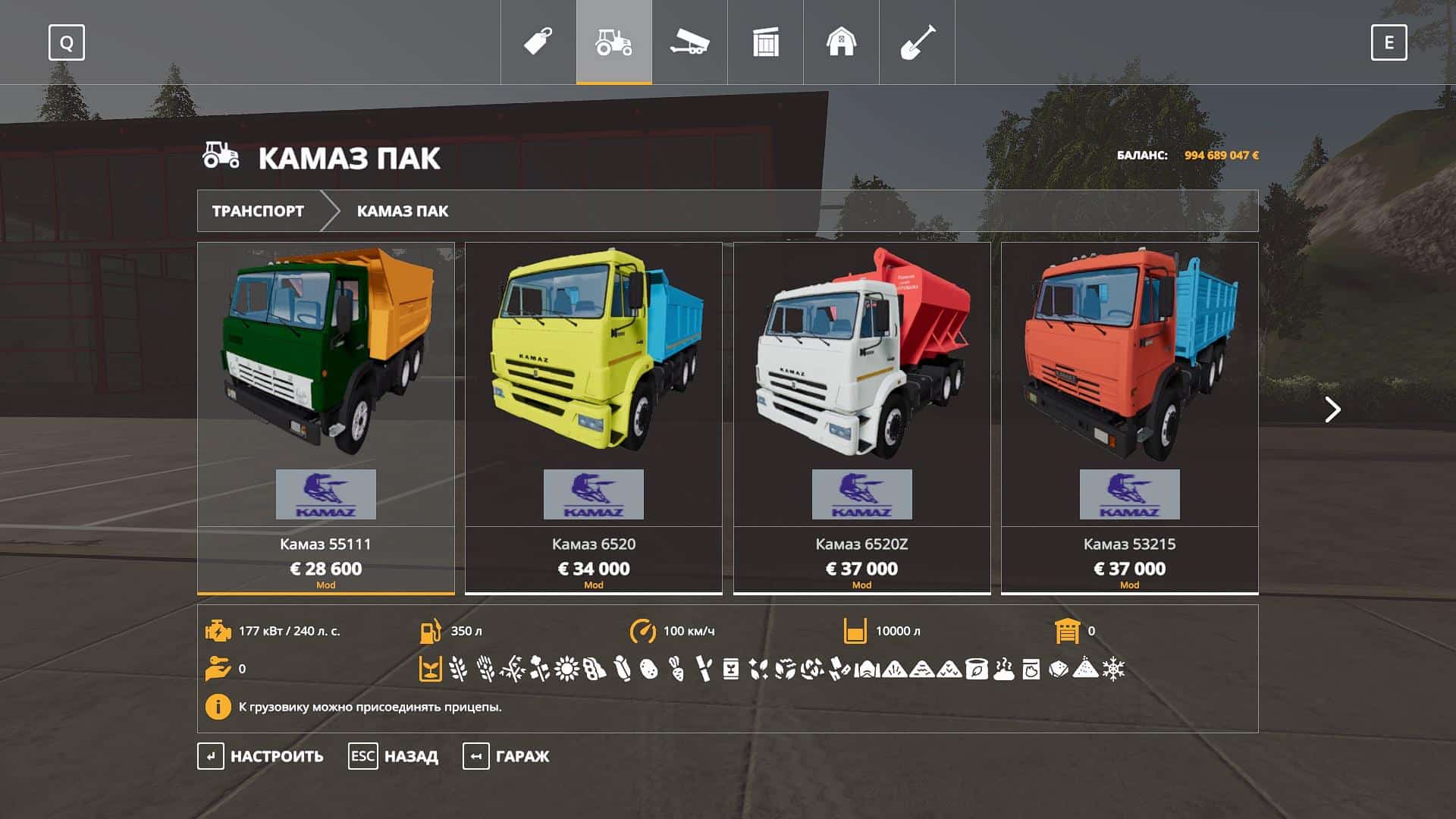Image resolution: width=1456 pixels, height=819 pixels.
Task: Open the barn placeables tab
Action: (841, 42)
